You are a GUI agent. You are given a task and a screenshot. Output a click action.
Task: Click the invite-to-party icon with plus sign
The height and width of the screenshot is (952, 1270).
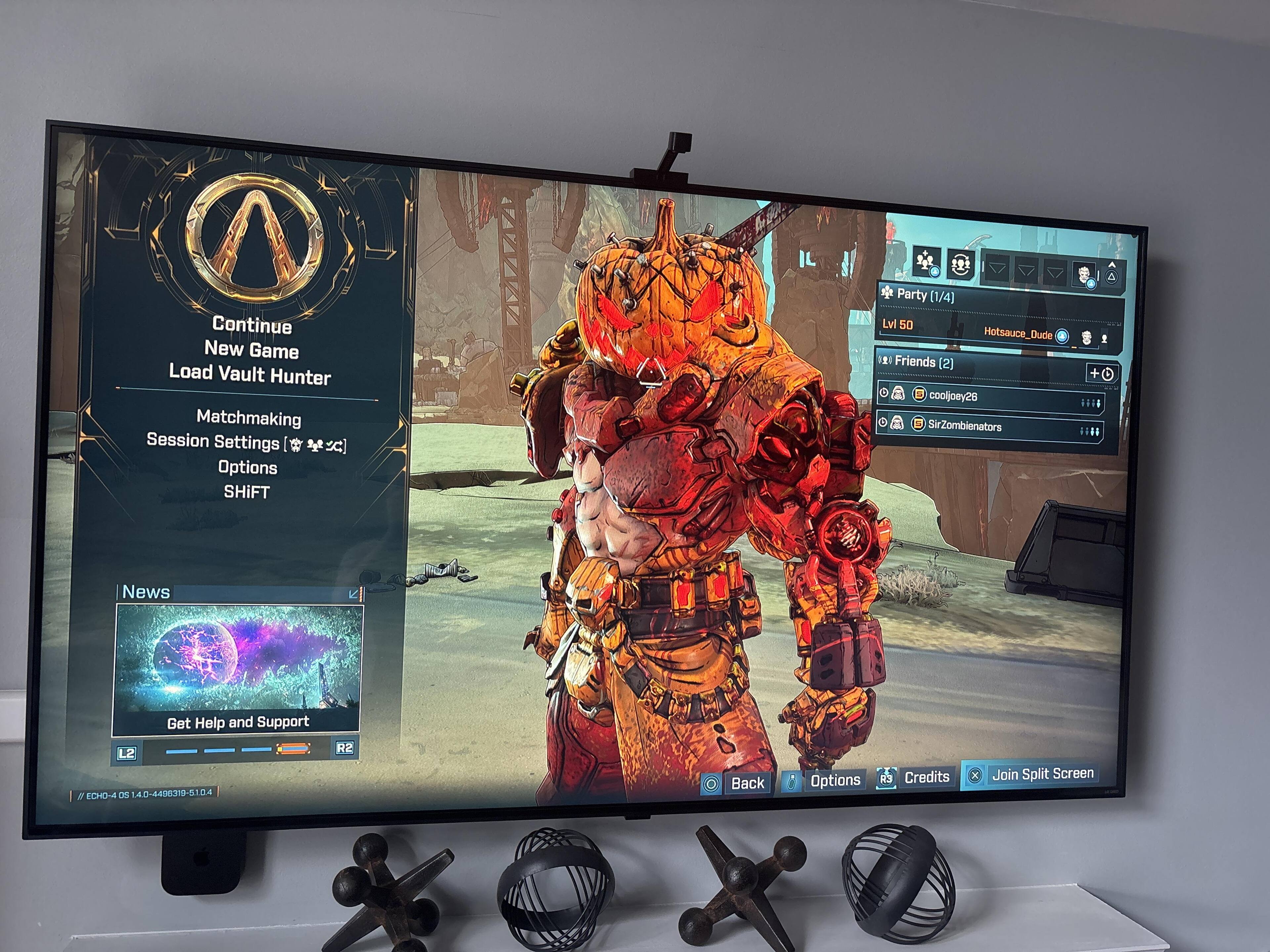(x=926, y=262)
